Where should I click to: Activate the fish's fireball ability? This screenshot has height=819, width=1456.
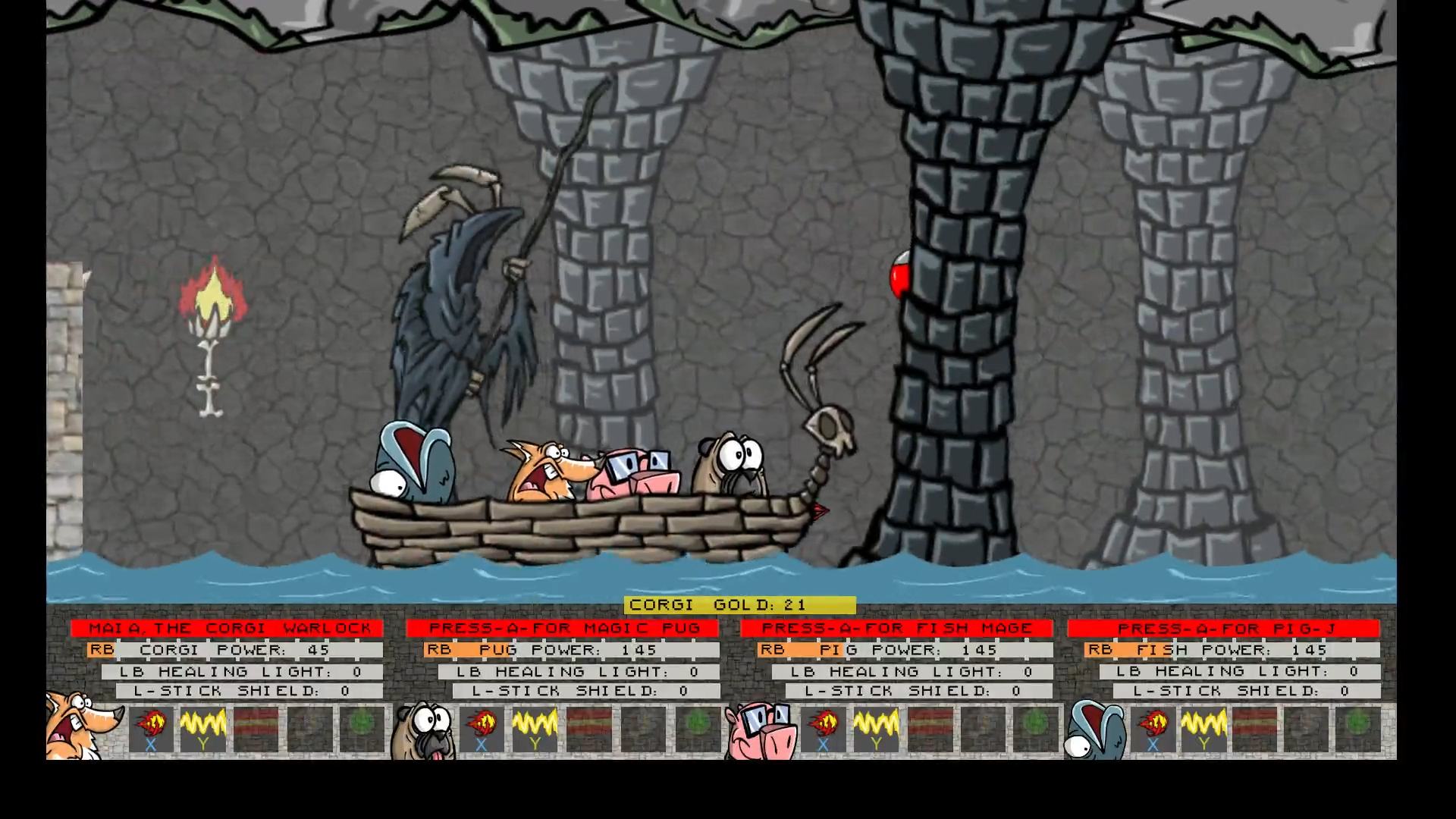1153,729
